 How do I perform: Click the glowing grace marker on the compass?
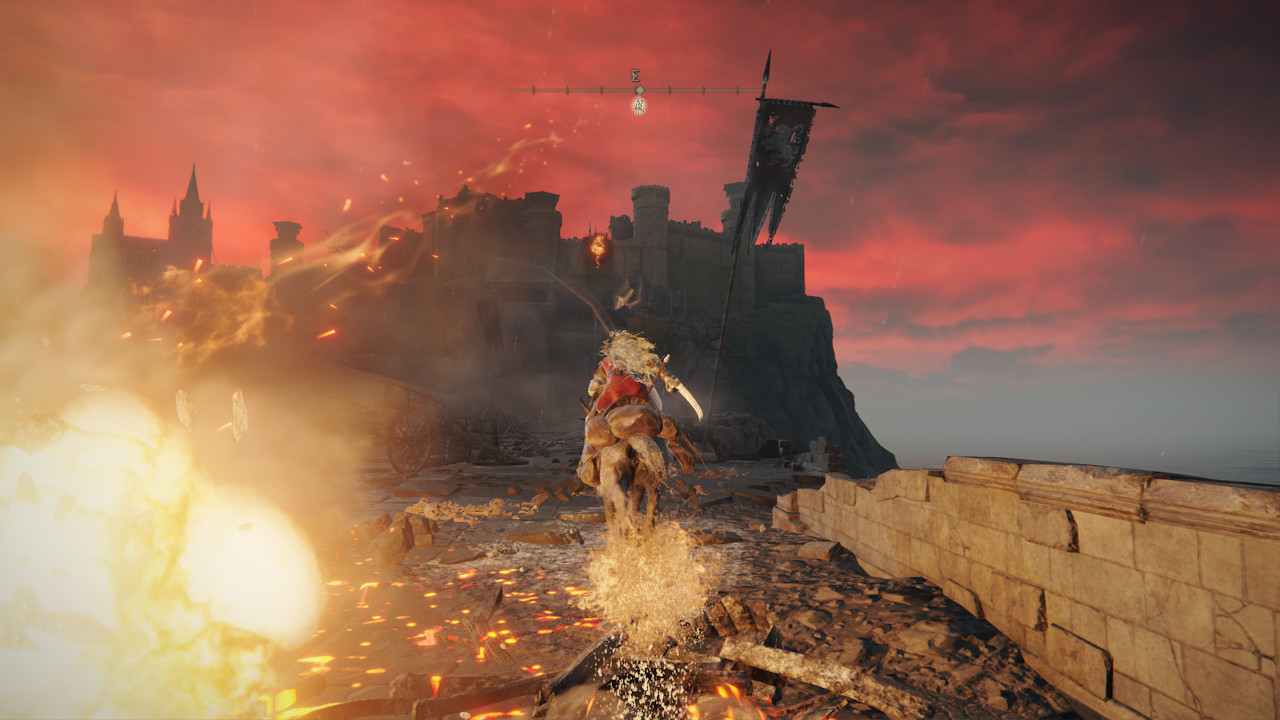[638, 105]
